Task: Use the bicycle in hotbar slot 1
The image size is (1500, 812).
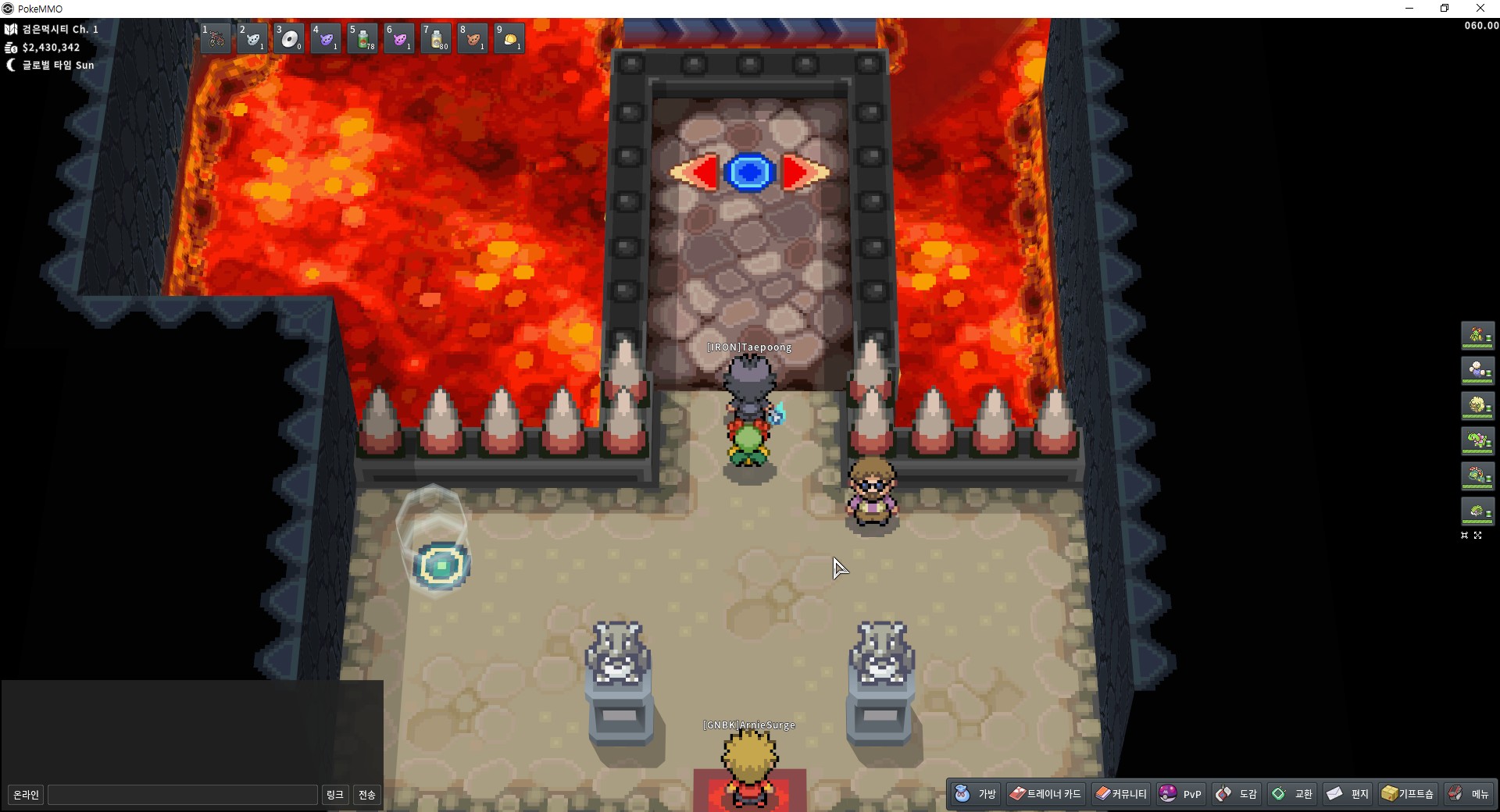Action: [216, 38]
